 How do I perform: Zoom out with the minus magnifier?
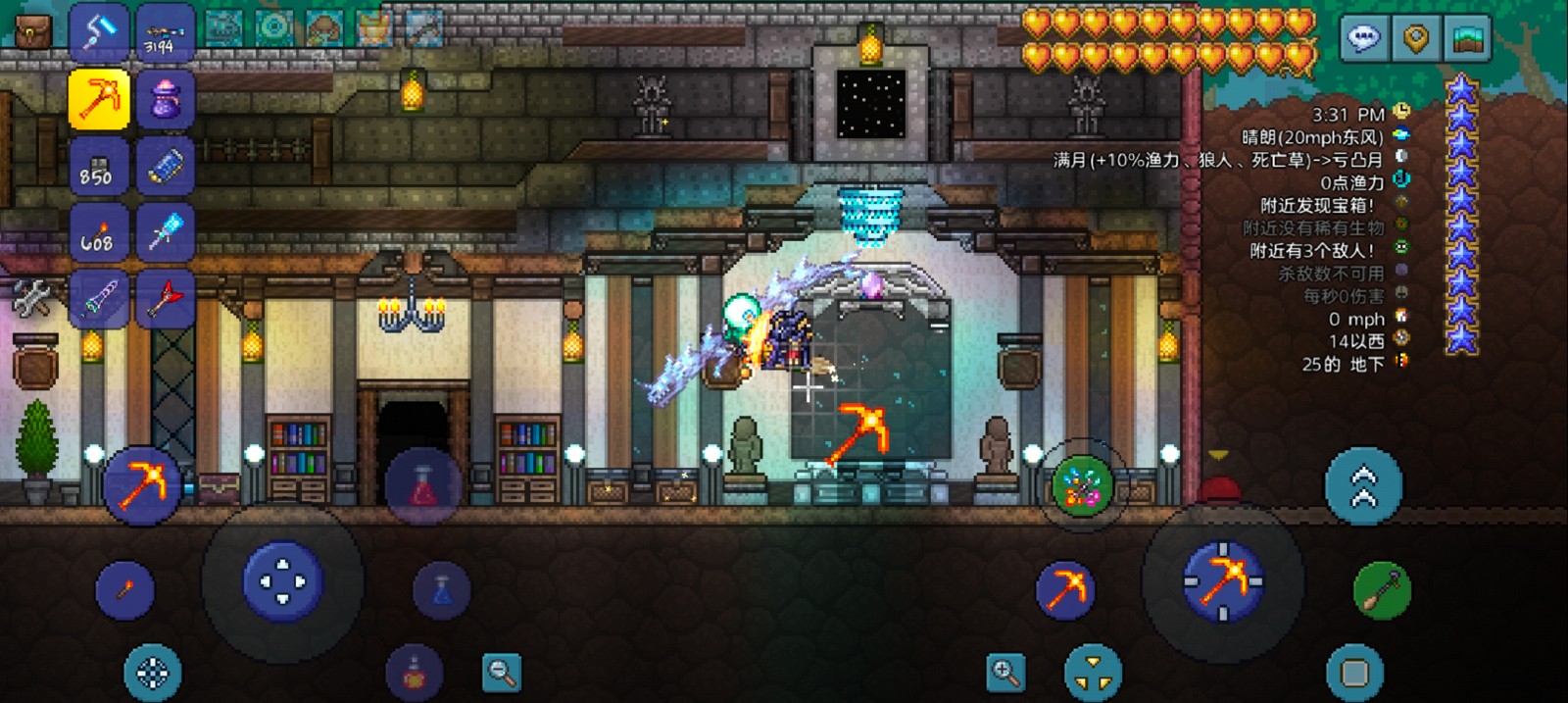[x=502, y=673]
